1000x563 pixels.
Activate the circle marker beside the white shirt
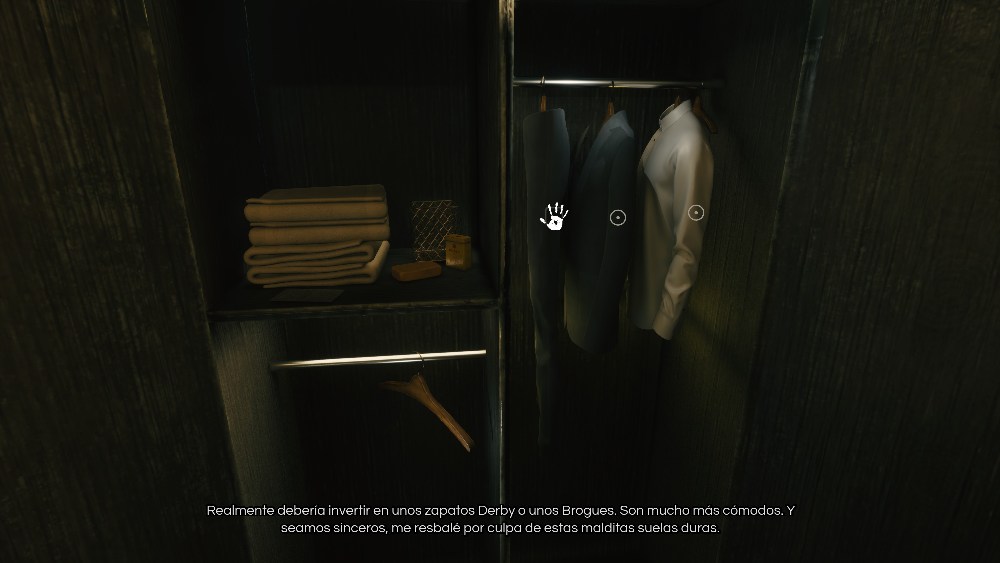(x=697, y=212)
